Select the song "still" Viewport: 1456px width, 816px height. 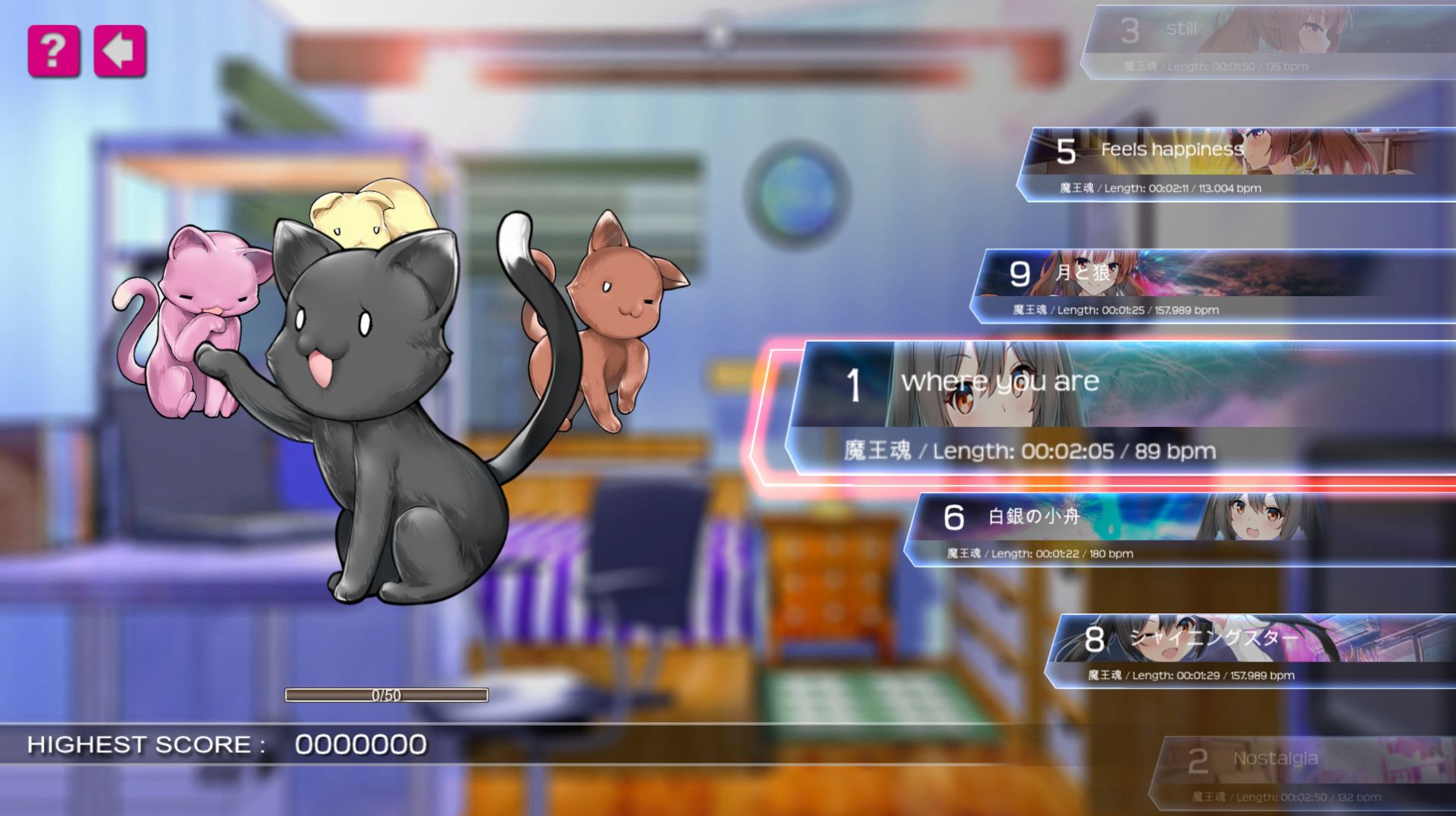pyautogui.click(x=1264, y=42)
